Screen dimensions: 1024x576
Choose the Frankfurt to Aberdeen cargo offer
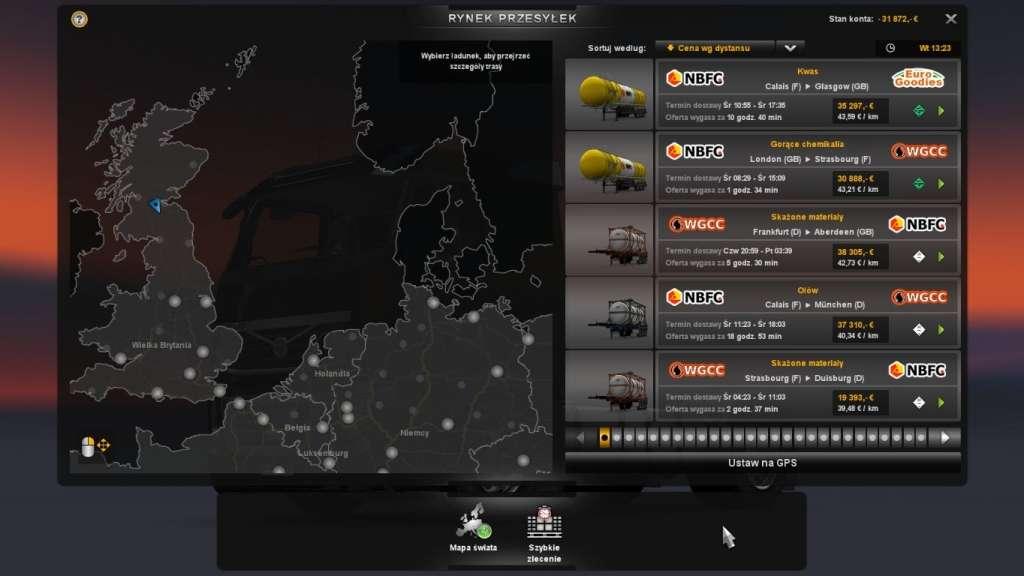click(x=806, y=240)
